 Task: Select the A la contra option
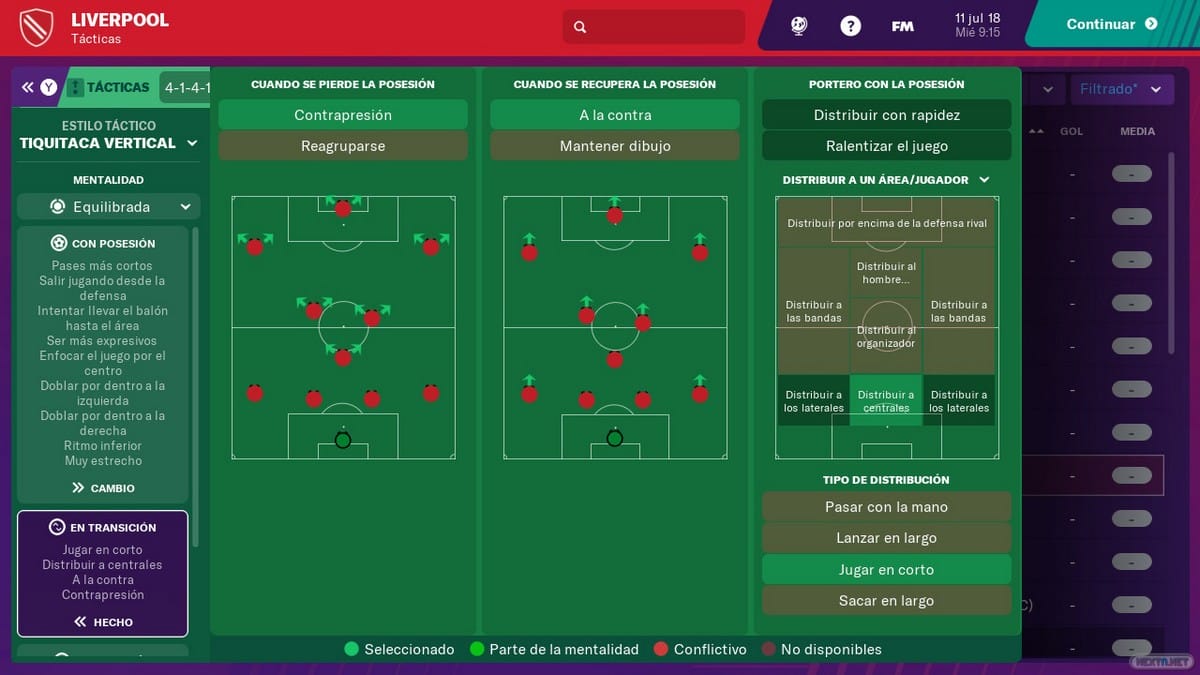pos(615,115)
